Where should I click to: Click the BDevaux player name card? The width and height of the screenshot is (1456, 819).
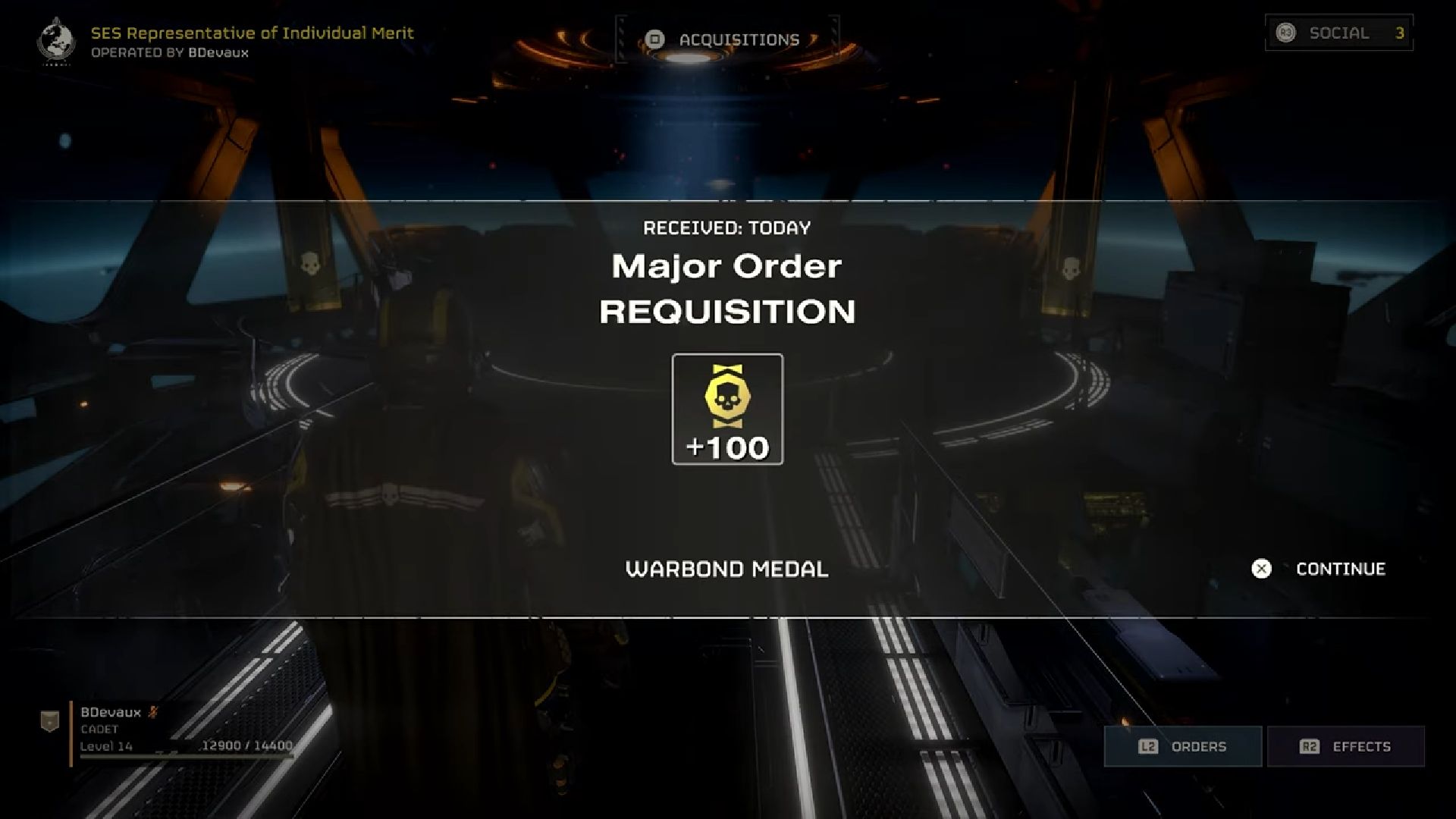(x=111, y=713)
